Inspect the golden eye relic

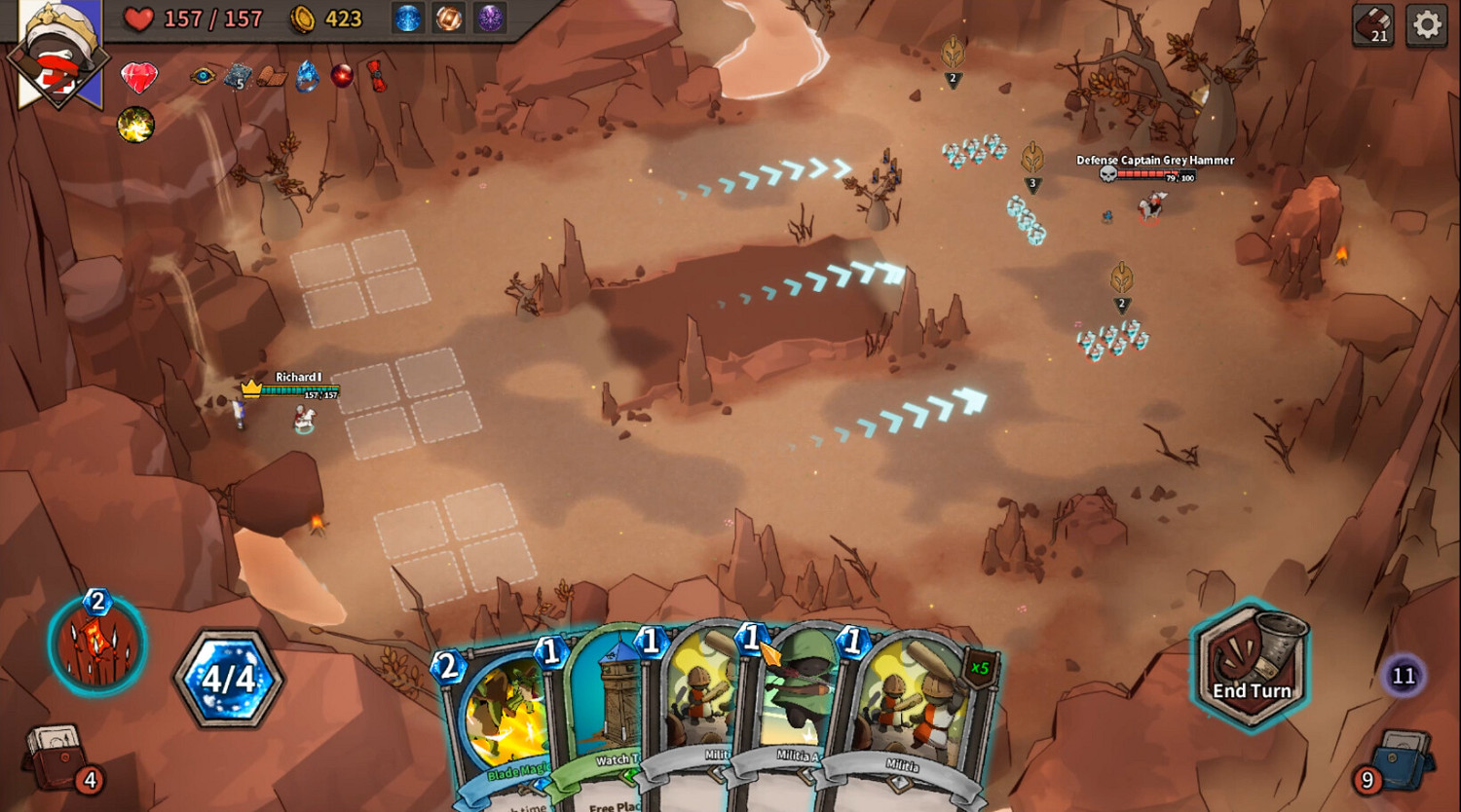[203, 75]
